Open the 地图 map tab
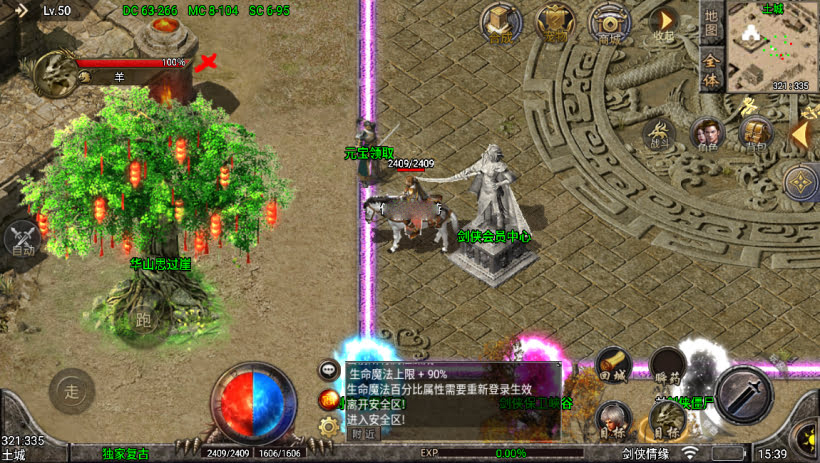820x463 pixels. tap(710, 24)
